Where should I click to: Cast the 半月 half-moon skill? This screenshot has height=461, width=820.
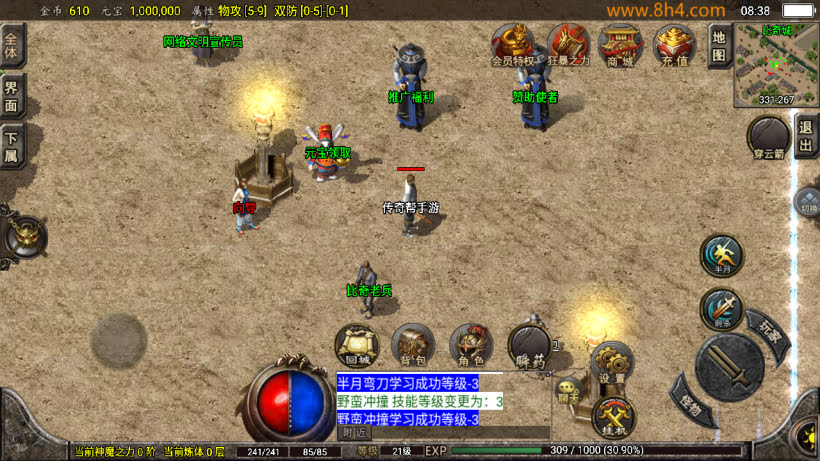click(721, 255)
